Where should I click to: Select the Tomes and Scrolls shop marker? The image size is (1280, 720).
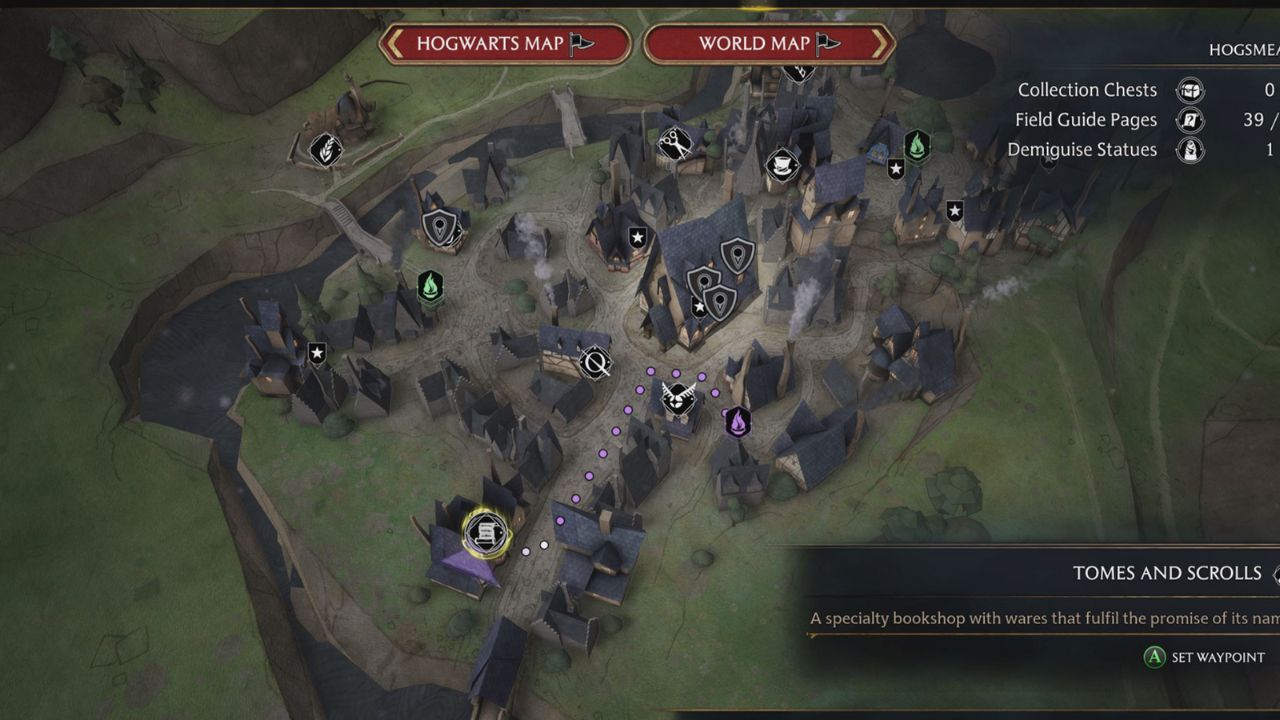(x=486, y=531)
